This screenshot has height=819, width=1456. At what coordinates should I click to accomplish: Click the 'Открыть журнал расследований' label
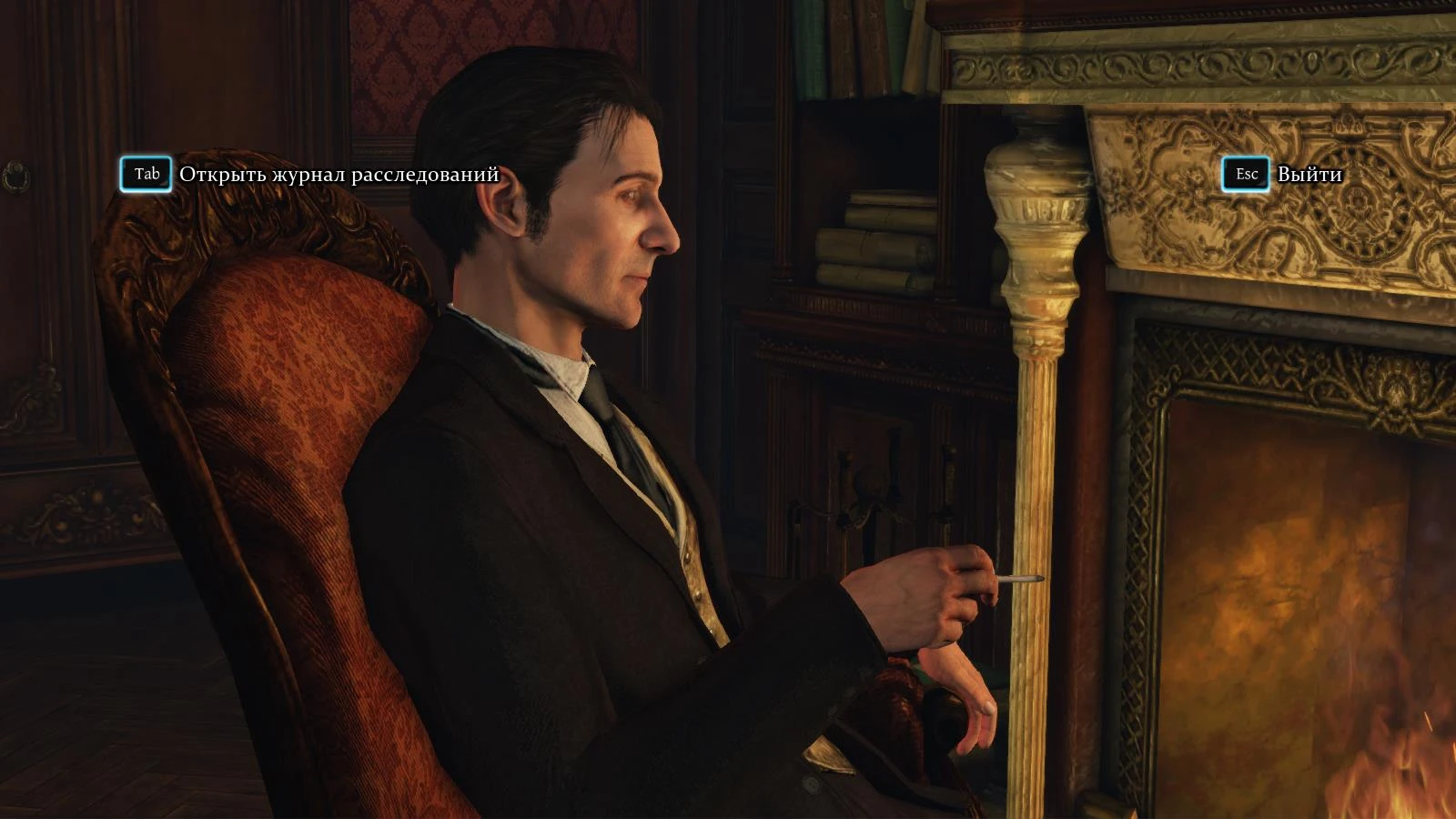(x=339, y=173)
